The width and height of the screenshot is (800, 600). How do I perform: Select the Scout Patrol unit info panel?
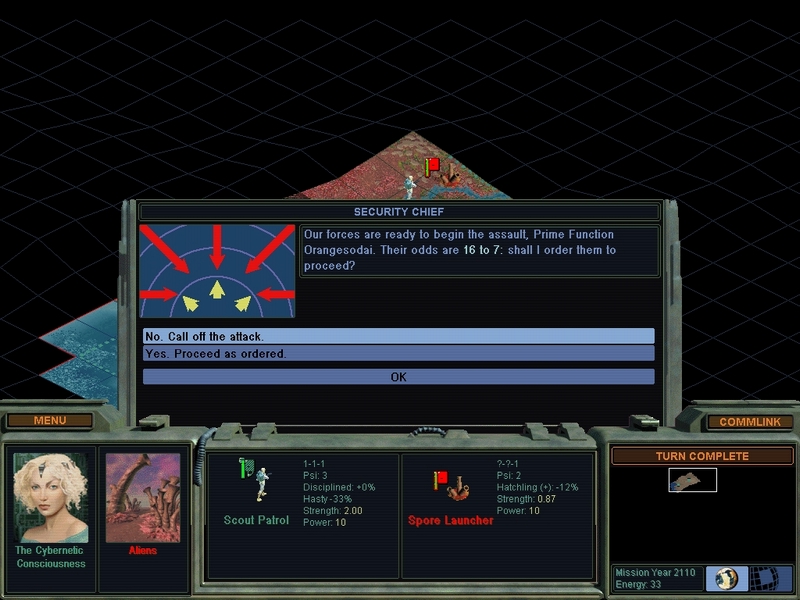302,516
